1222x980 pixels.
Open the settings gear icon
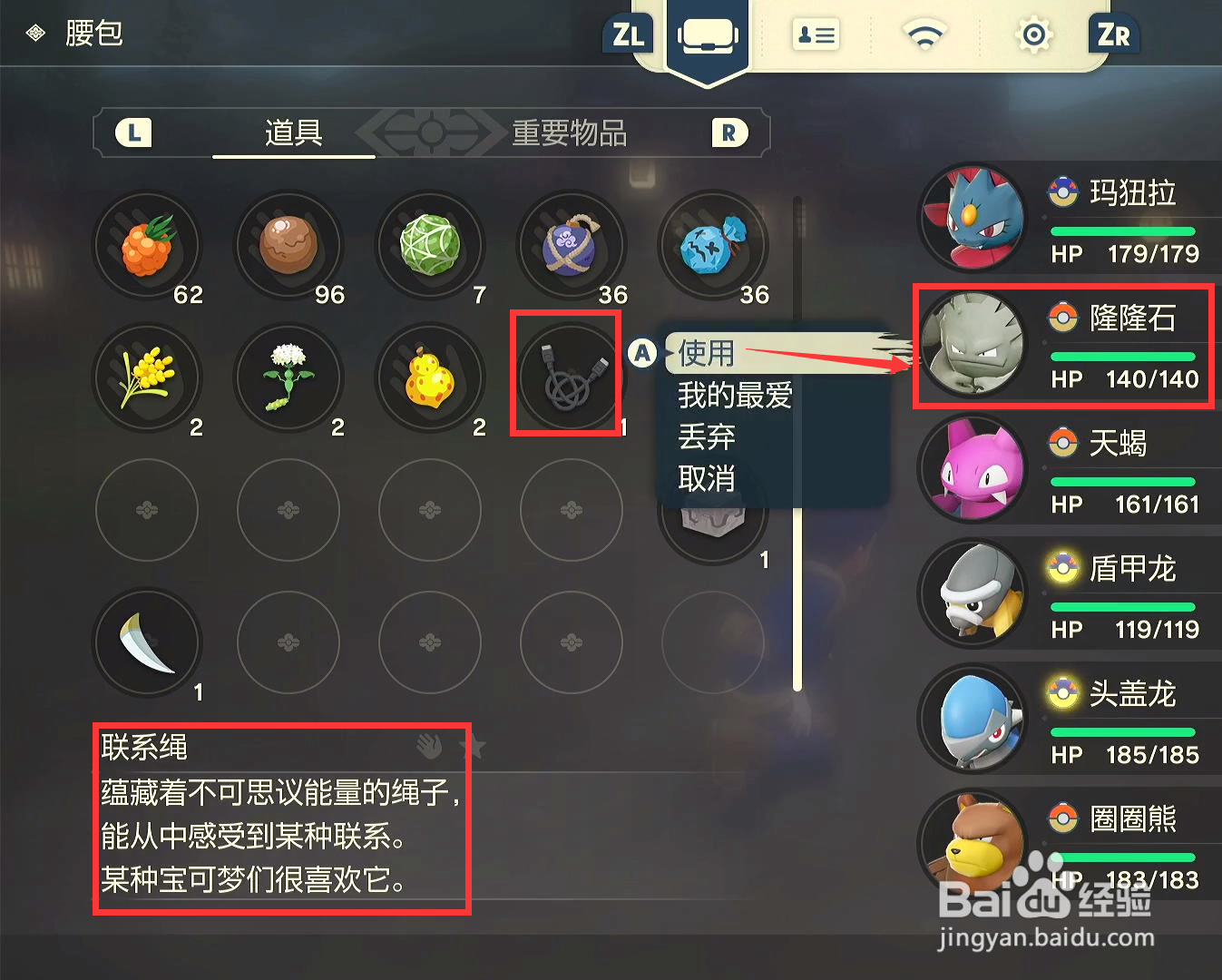point(1033,34)
